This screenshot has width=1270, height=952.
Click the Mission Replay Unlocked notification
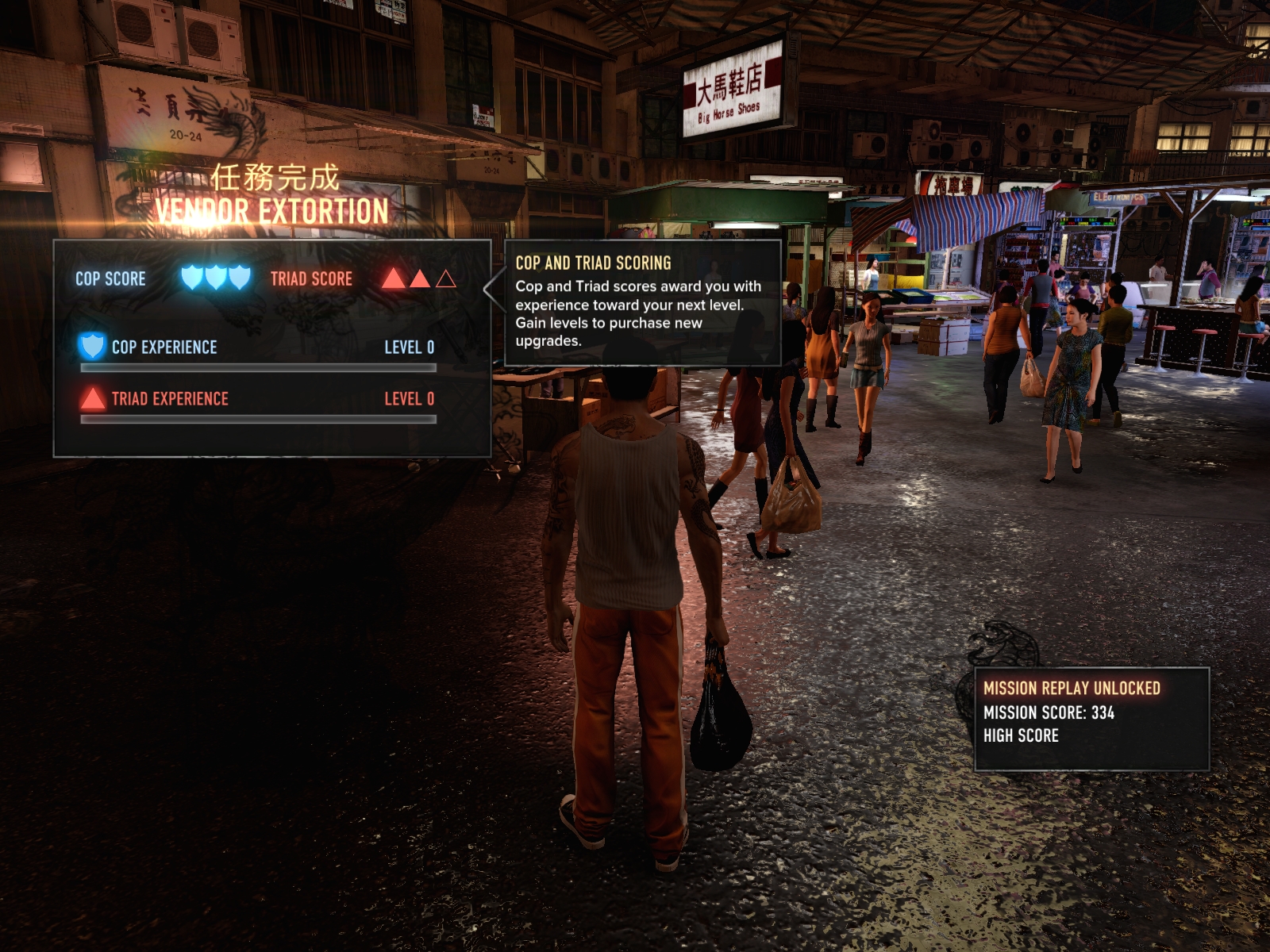(x=1091, y=718)
